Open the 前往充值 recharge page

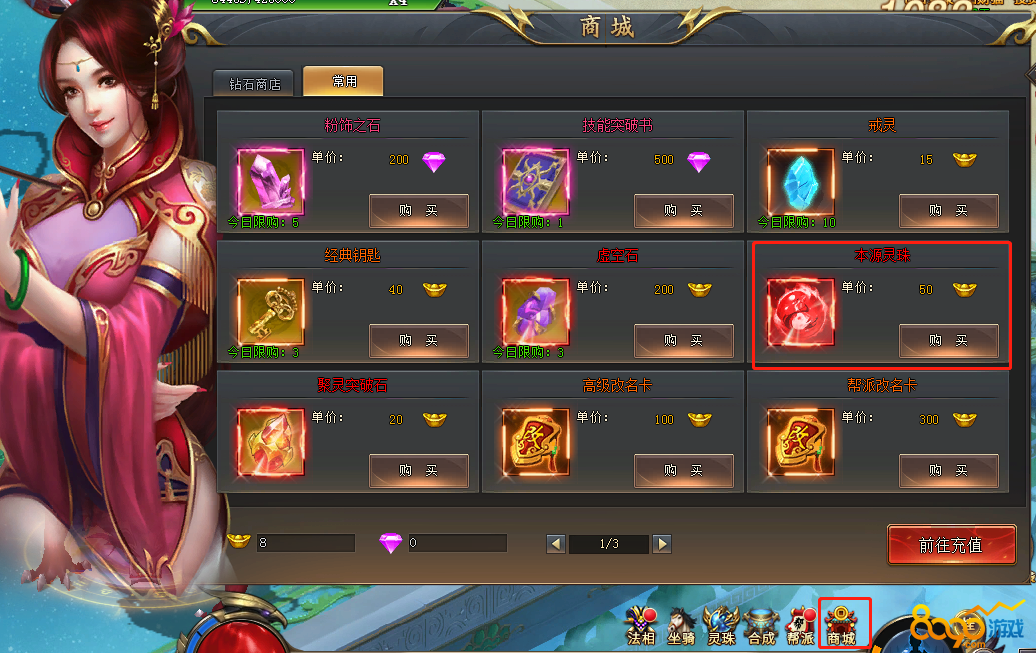(x=951, y=545)
